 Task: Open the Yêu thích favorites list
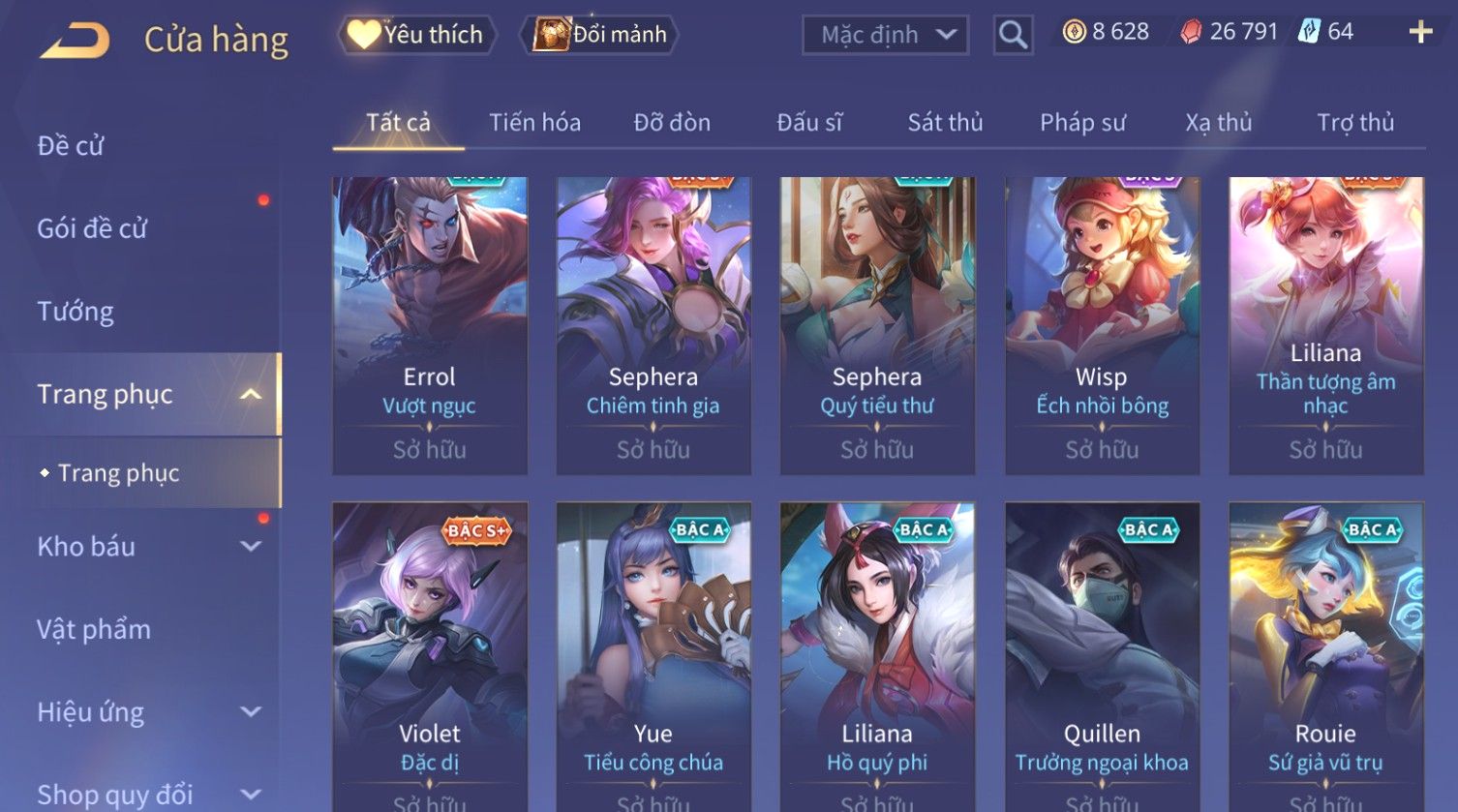417,35
